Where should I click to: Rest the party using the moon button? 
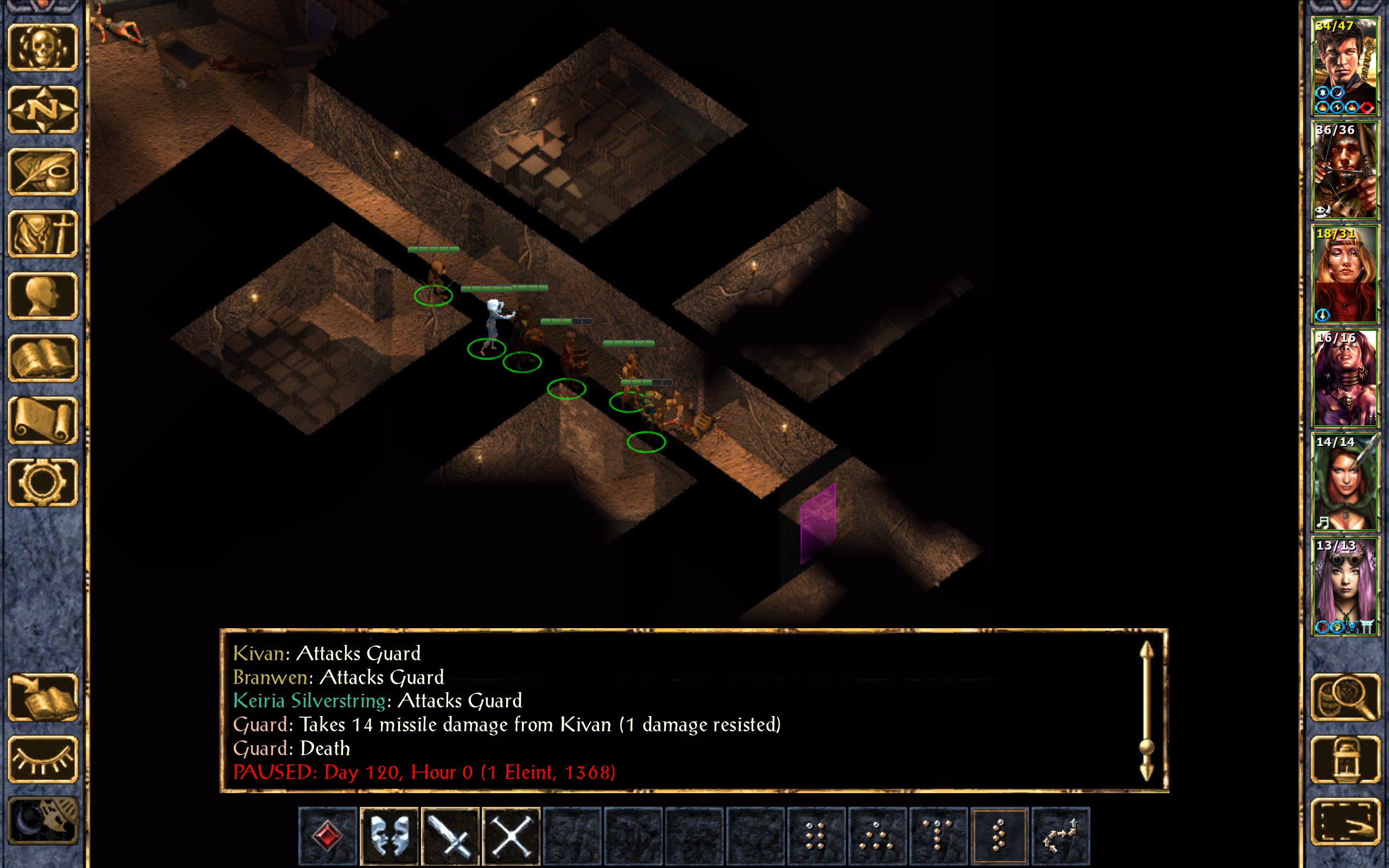pyautogui.click(x=42, y=821)
